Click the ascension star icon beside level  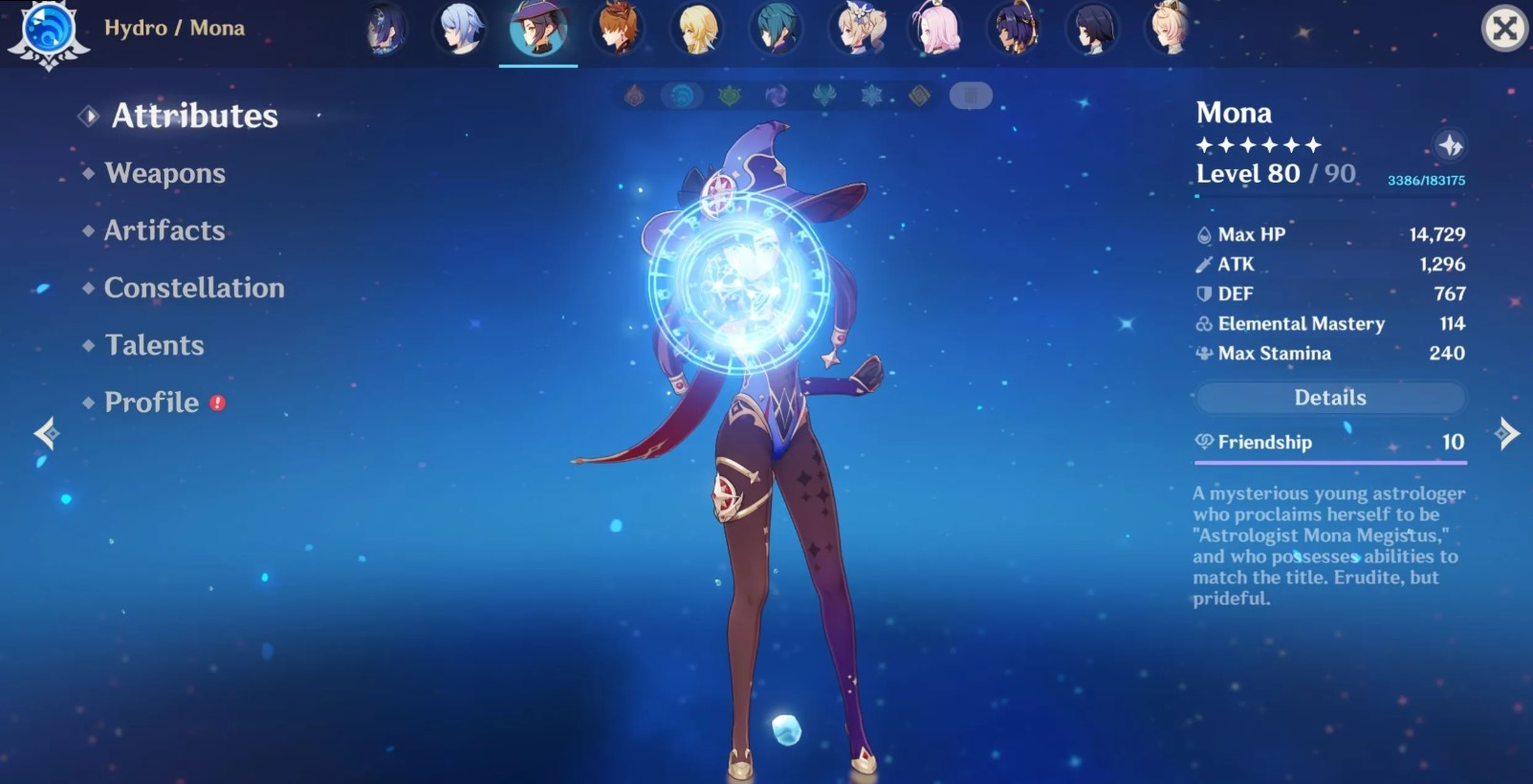coord(1450,145)
